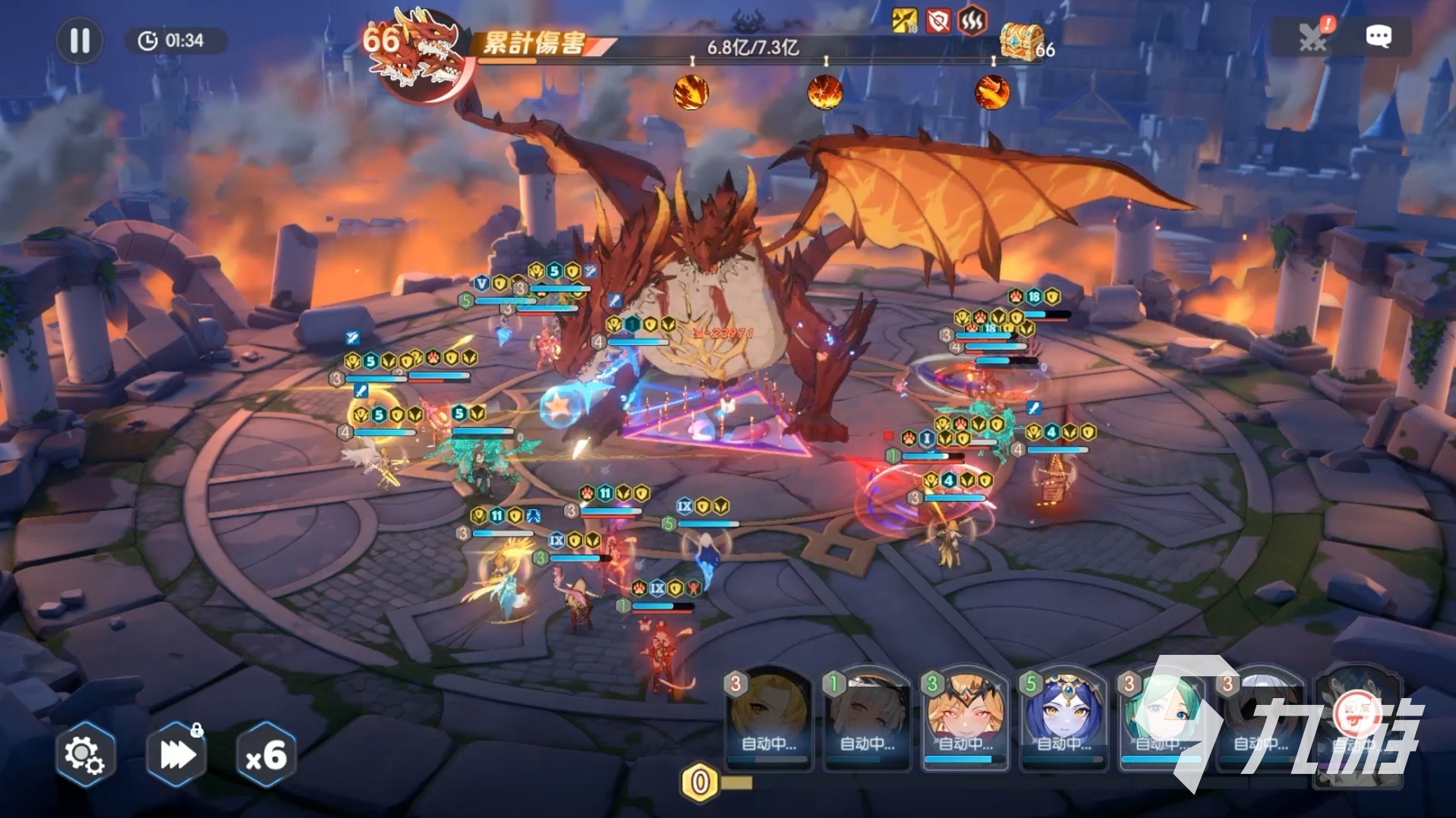Inspect the hexagonal heat waves status icon

tap(972, 20)
